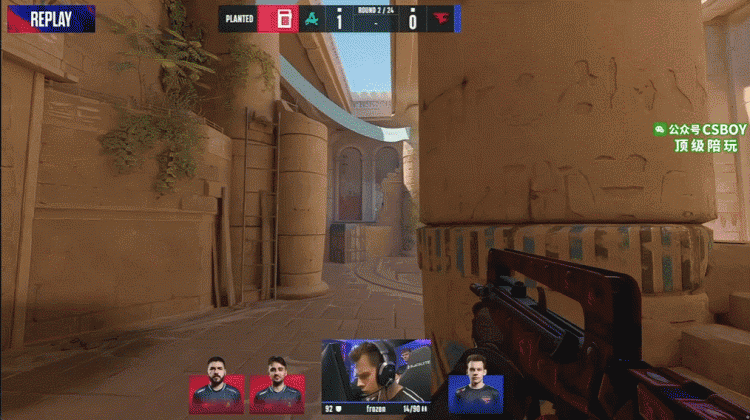Click the teal team logo on scoreboard

pos(312,18)
